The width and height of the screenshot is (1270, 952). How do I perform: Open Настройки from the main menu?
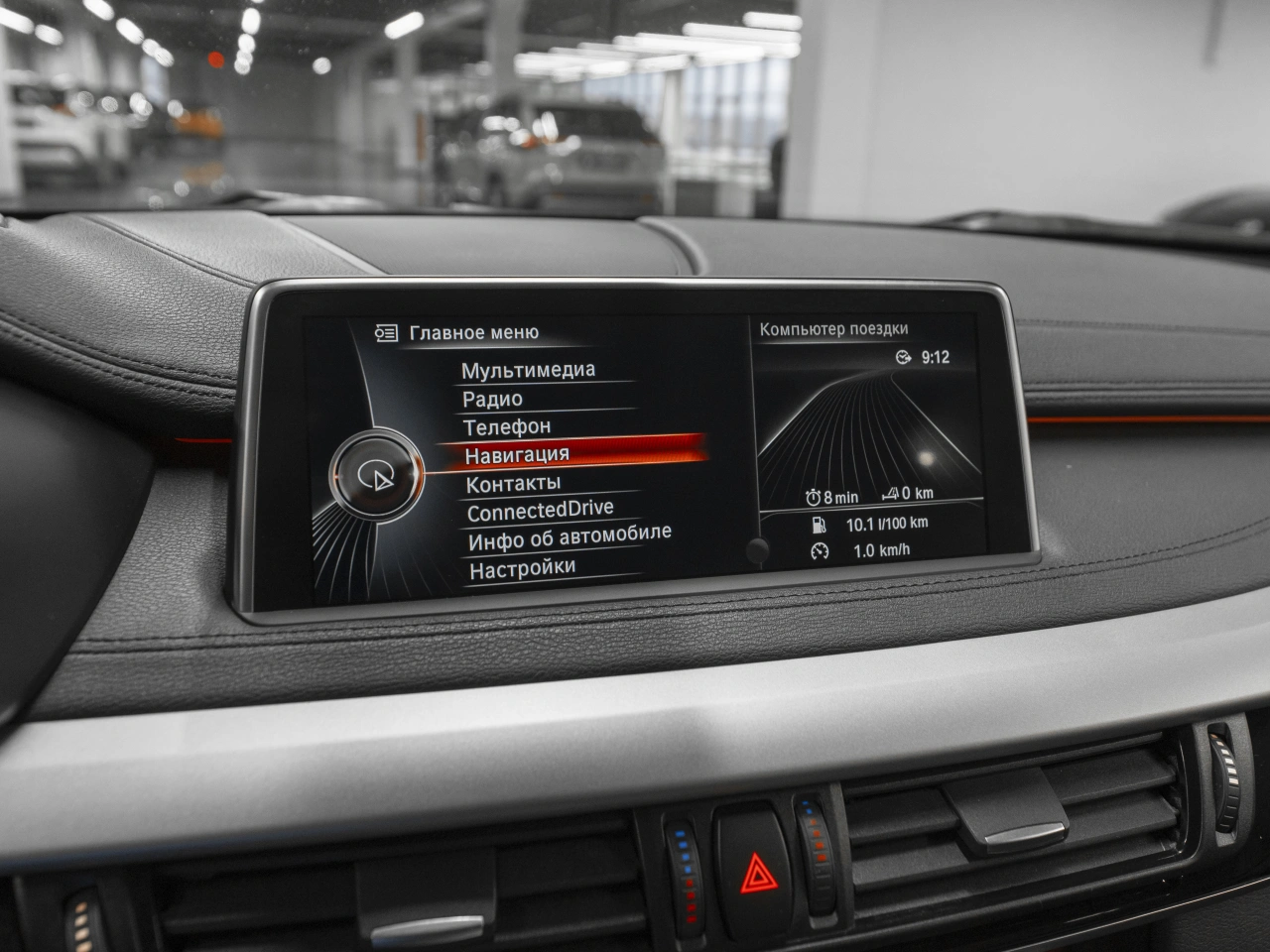pos(522,569)
